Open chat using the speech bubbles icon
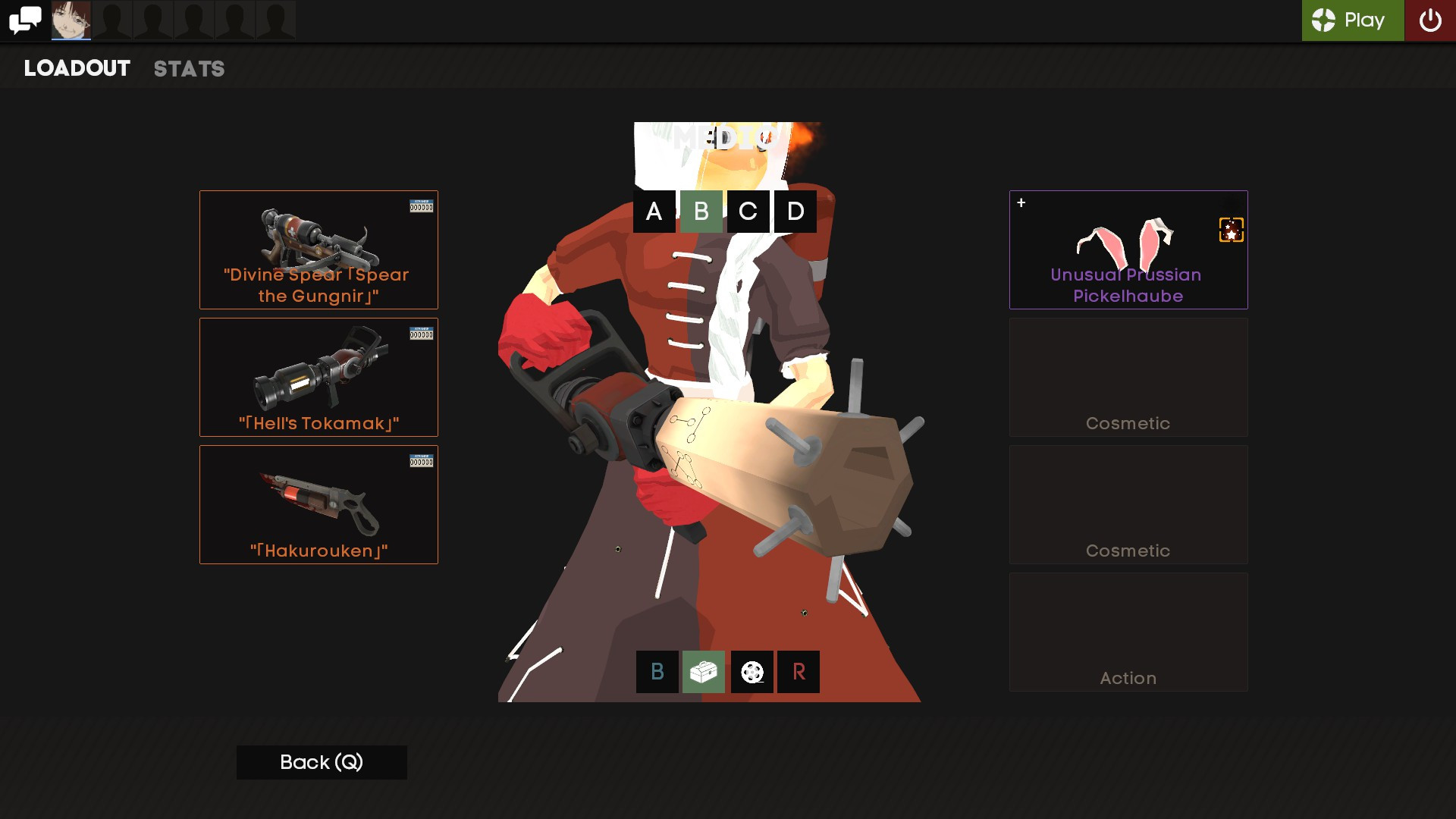 coord(25,19)
